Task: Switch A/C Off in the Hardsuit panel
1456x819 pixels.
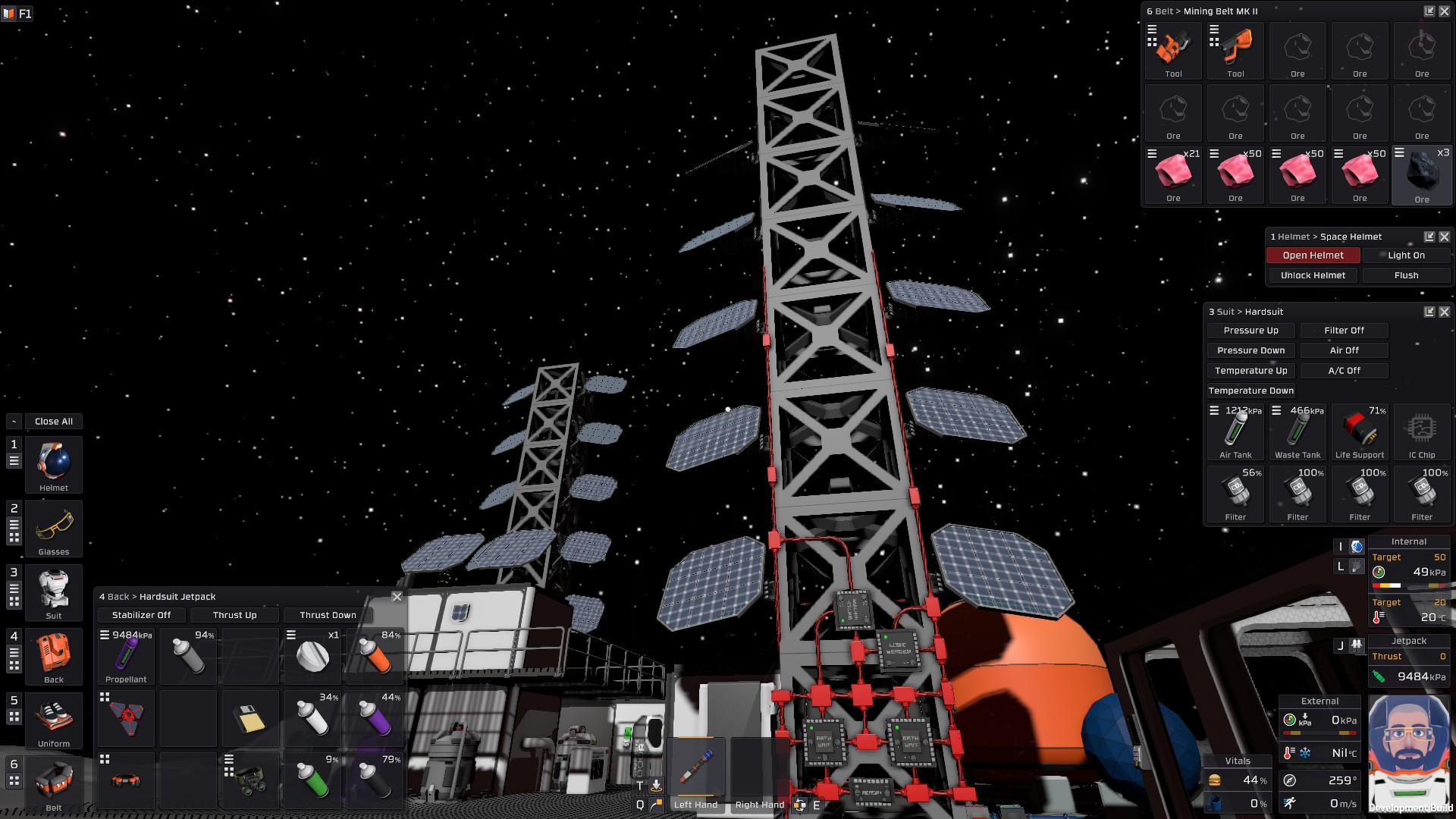Action: coord(1343,370)
